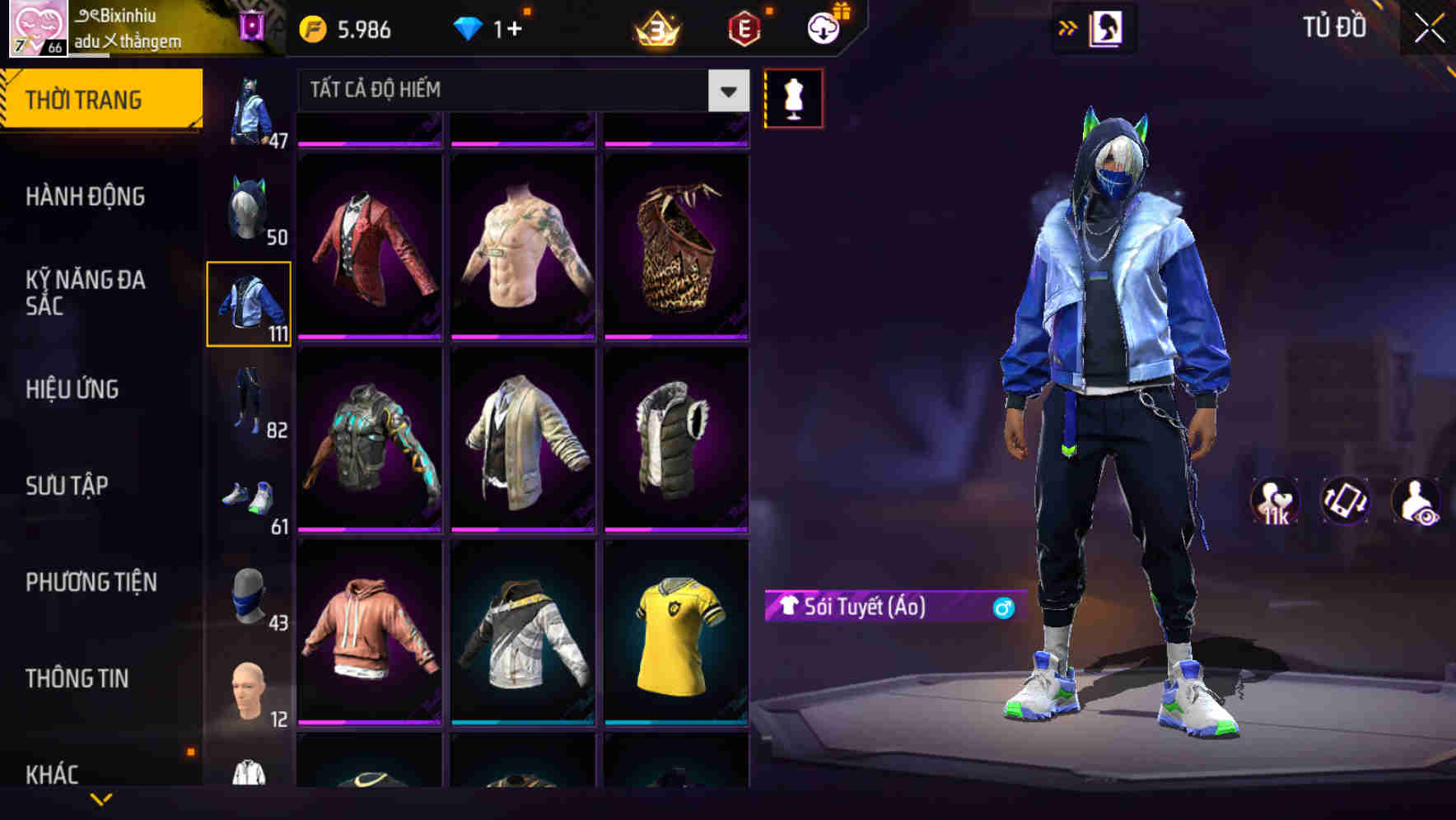
Task: Expand the sidebar chevron below KHÁC
Action: [x=99, y=800]
